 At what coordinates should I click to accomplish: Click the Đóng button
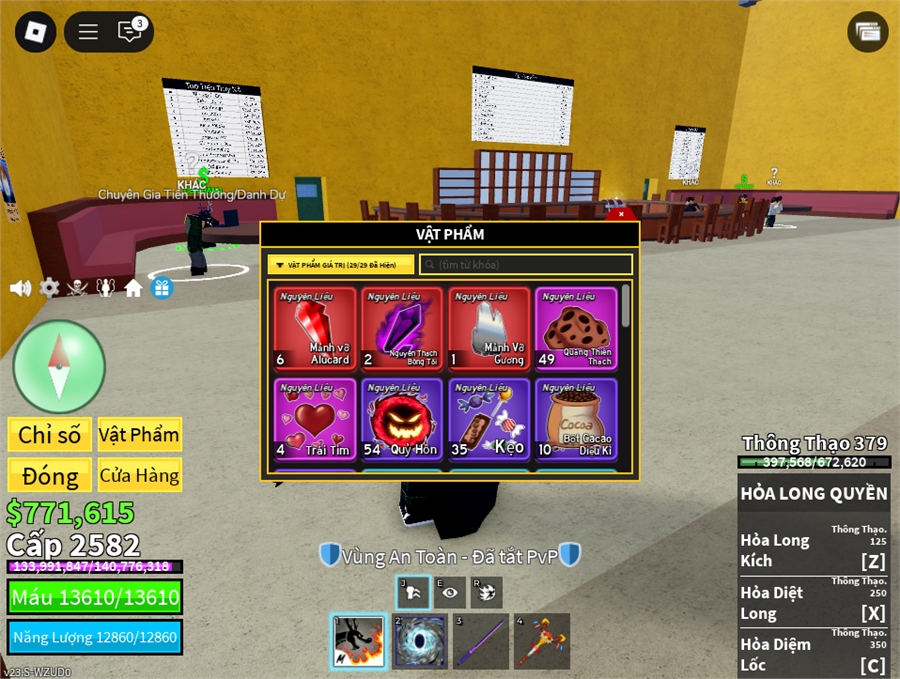49,475
